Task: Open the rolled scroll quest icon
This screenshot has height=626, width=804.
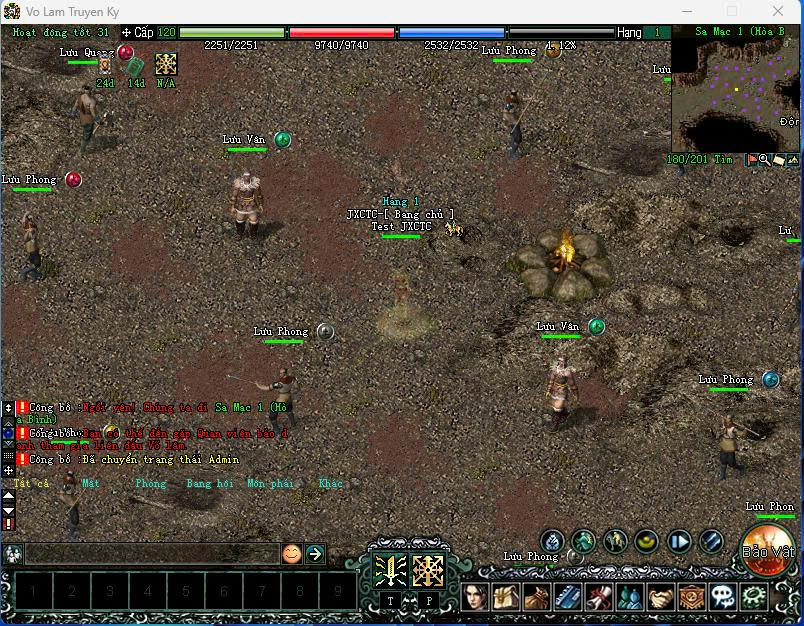Action: pyautogui.click(x=599, y=597)
